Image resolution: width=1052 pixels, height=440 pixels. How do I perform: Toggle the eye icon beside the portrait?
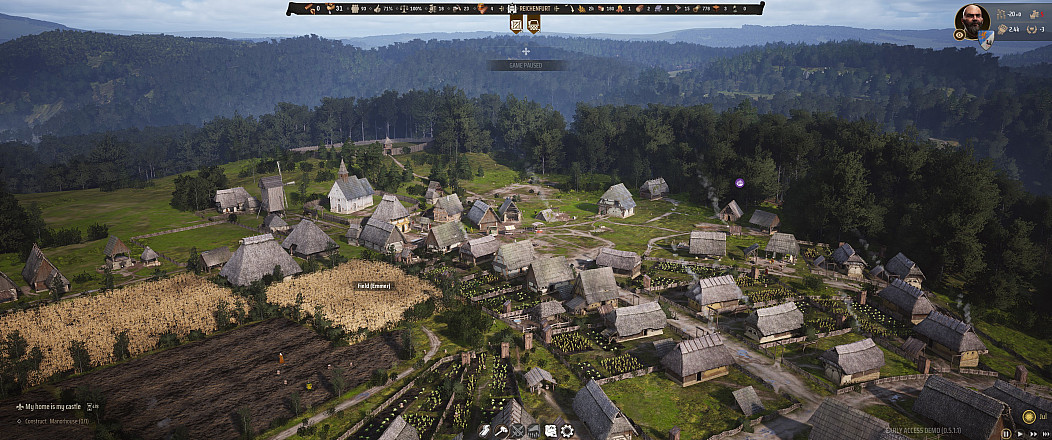[960, 34]
